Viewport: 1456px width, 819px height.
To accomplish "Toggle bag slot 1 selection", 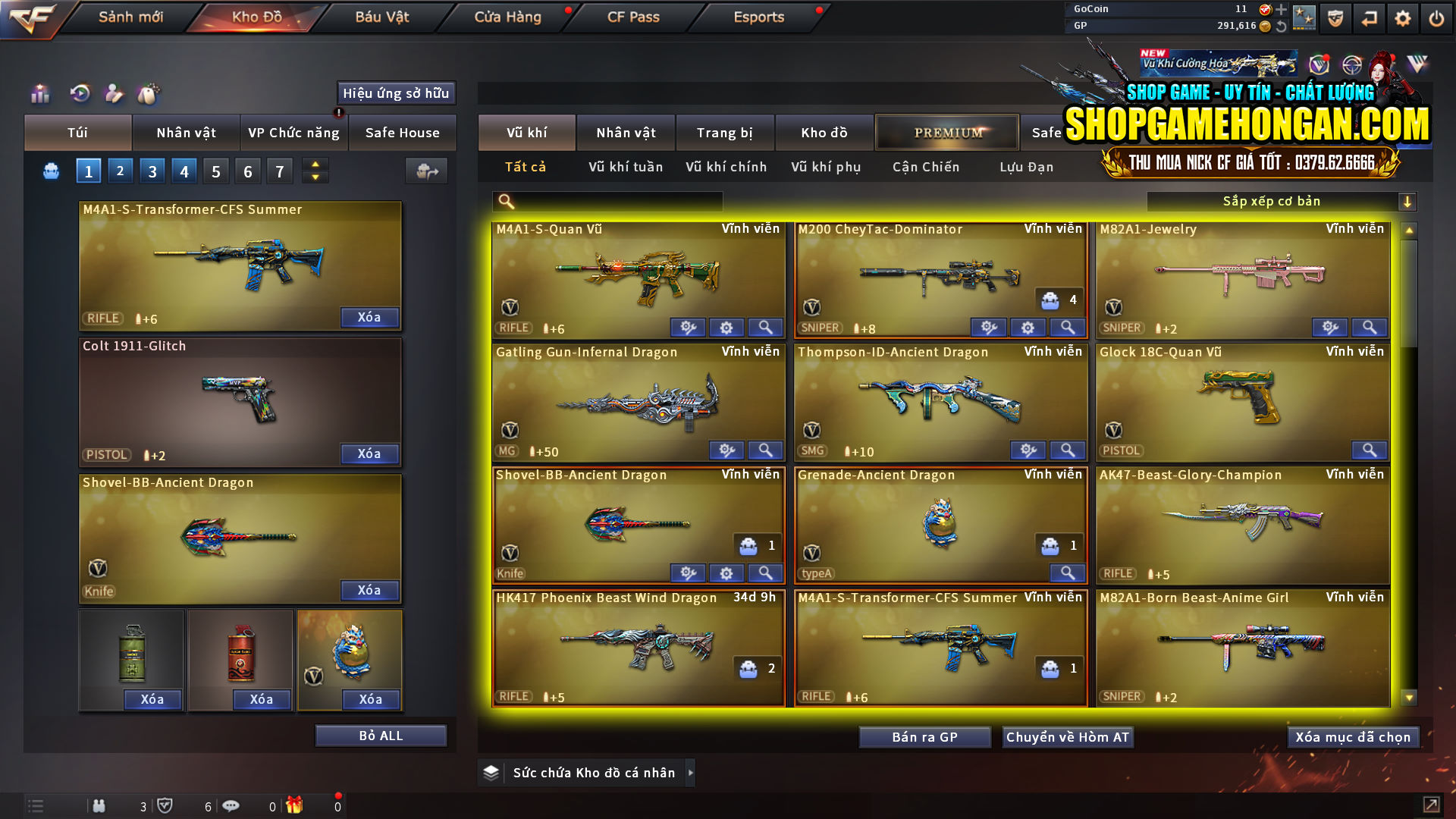I will pyautogui.click(x=88, y=171).
